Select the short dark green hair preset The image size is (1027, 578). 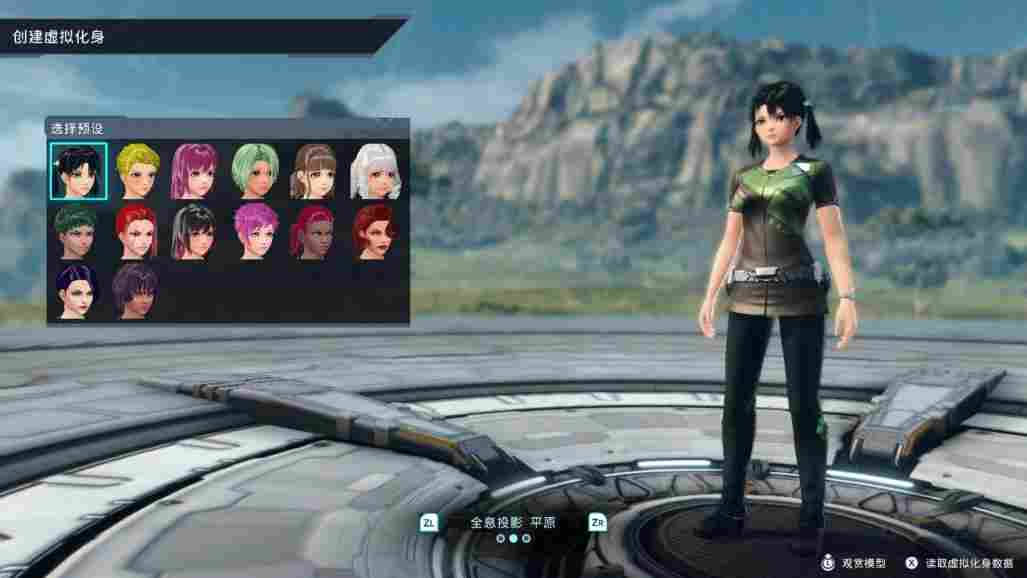(x=76, y=230)
